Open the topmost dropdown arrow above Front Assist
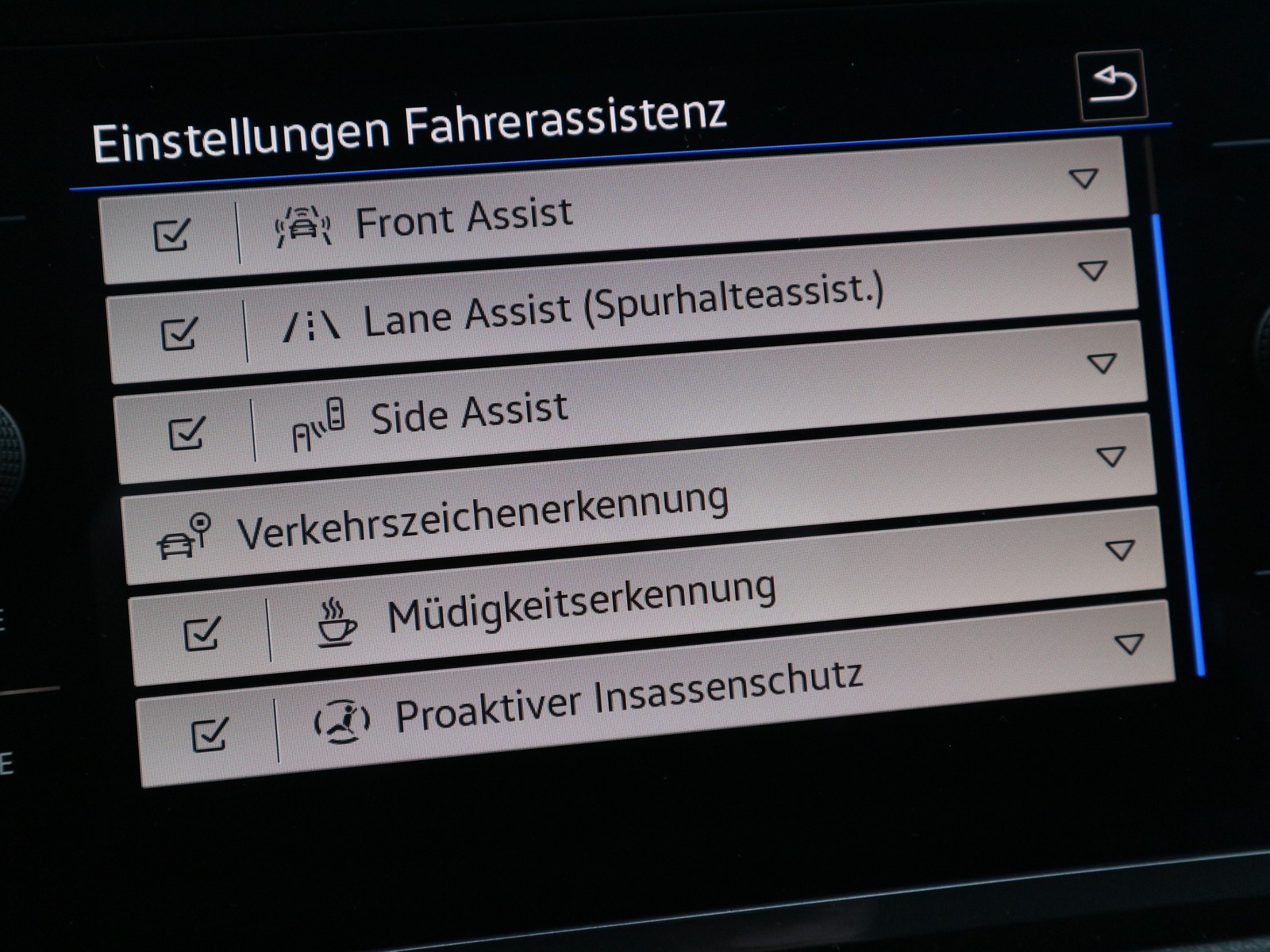Viewport: 1270px width, 952px height. tap(1083, 178)
